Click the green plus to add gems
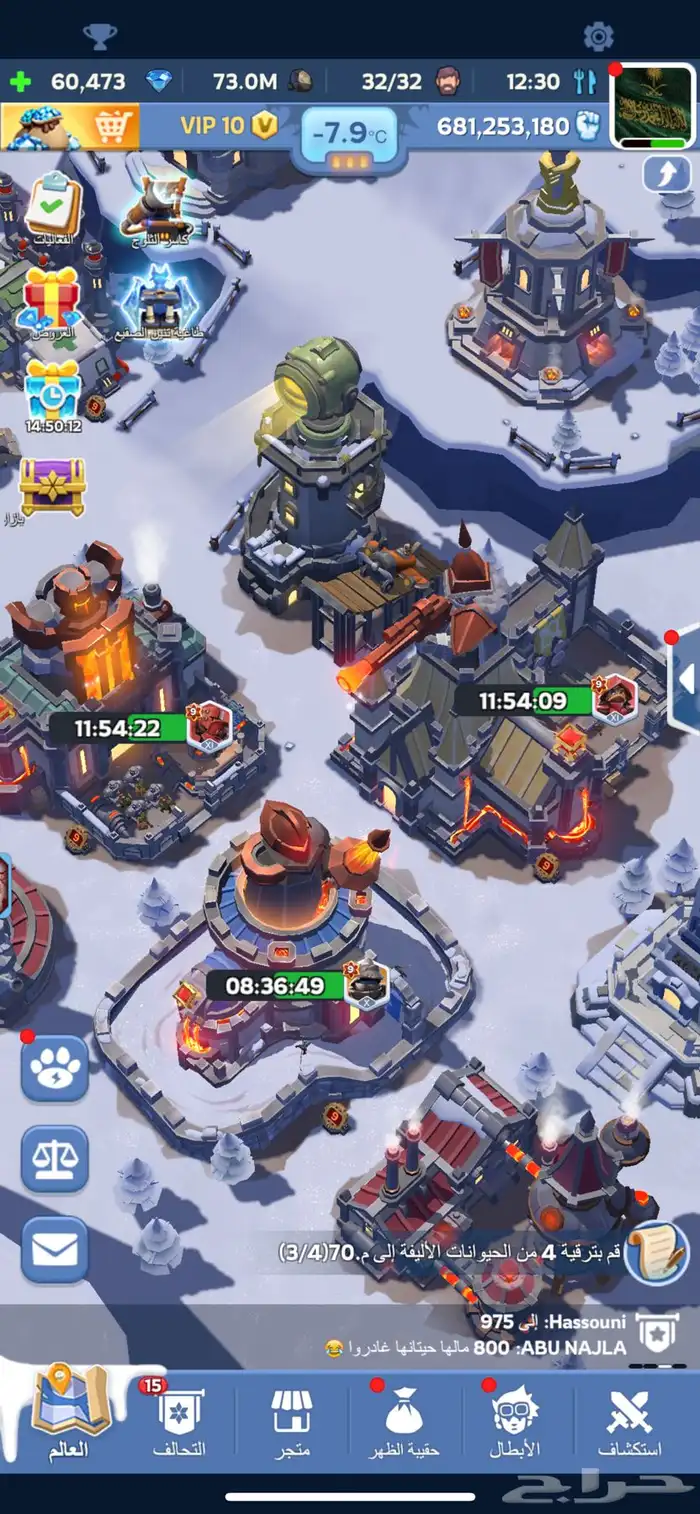Viewport: 700px width, 1514px height. [21, 81]
